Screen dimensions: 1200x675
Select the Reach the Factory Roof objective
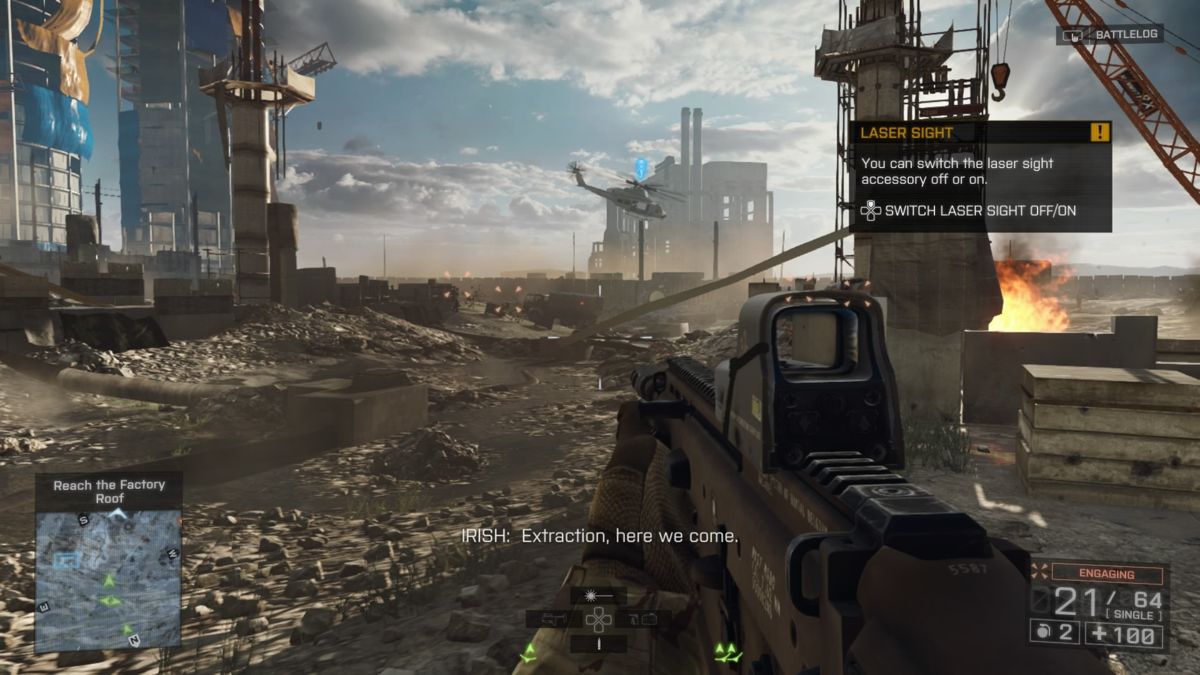coord(109,491)
